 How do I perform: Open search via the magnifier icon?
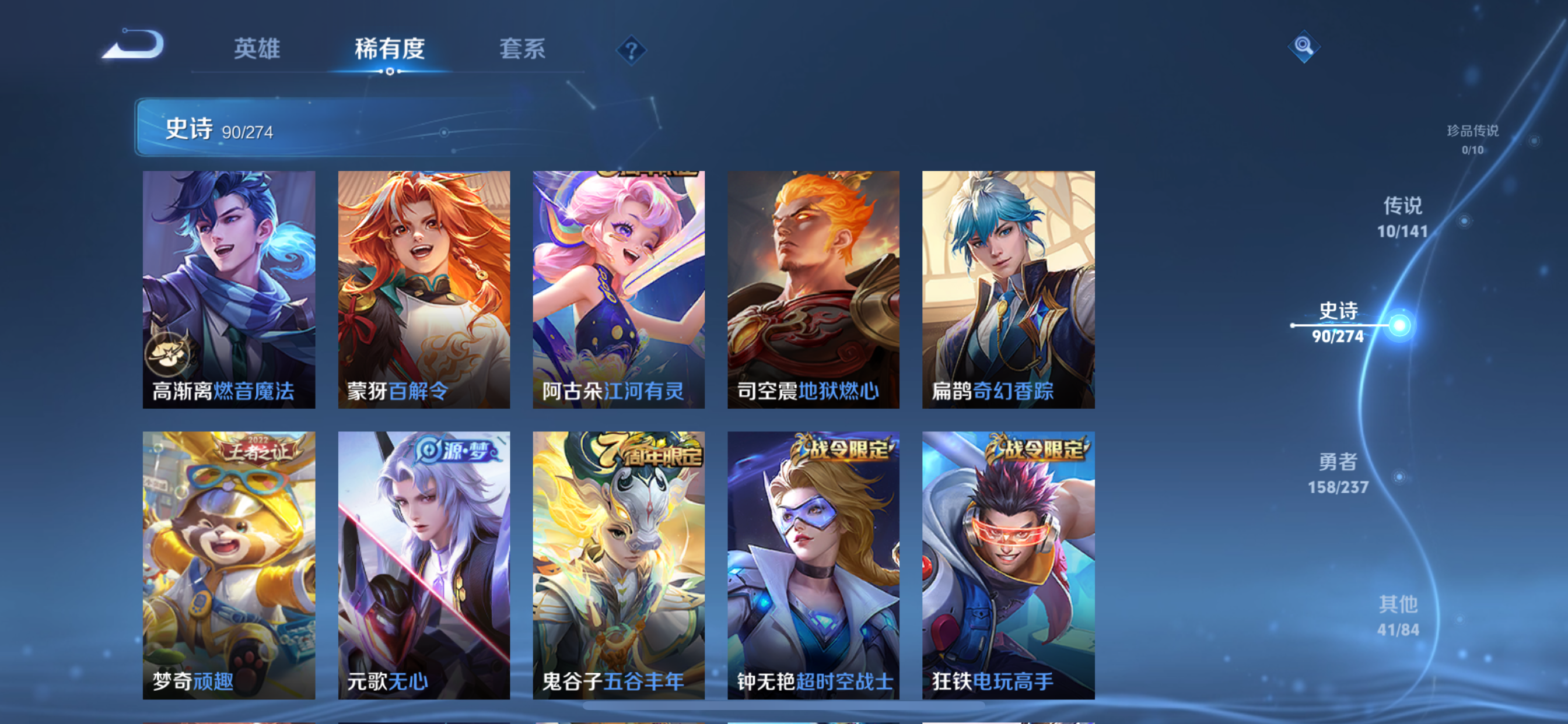[1304, 46]
